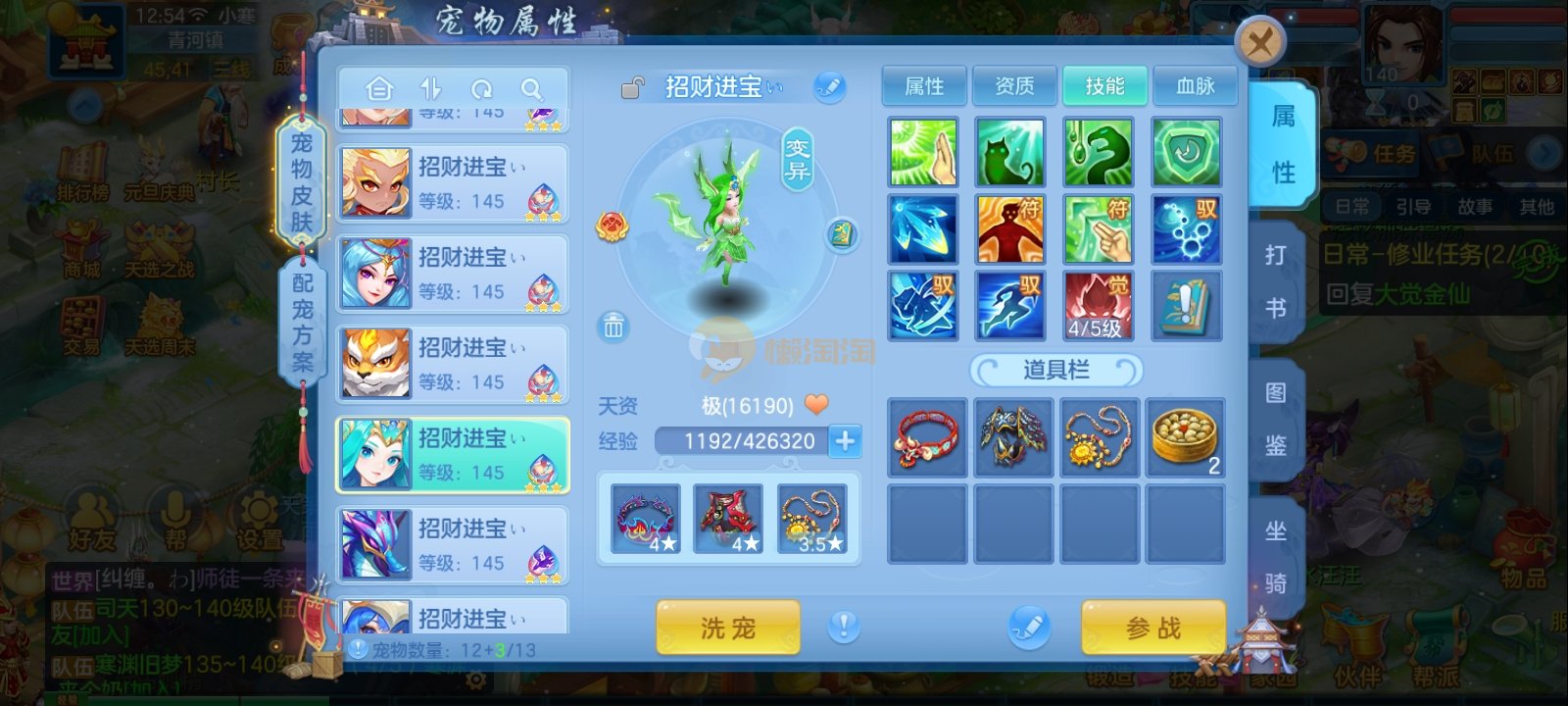Click the 洗宠 button
Screen dimensions: 1568x706
click(x=728, y=628)
